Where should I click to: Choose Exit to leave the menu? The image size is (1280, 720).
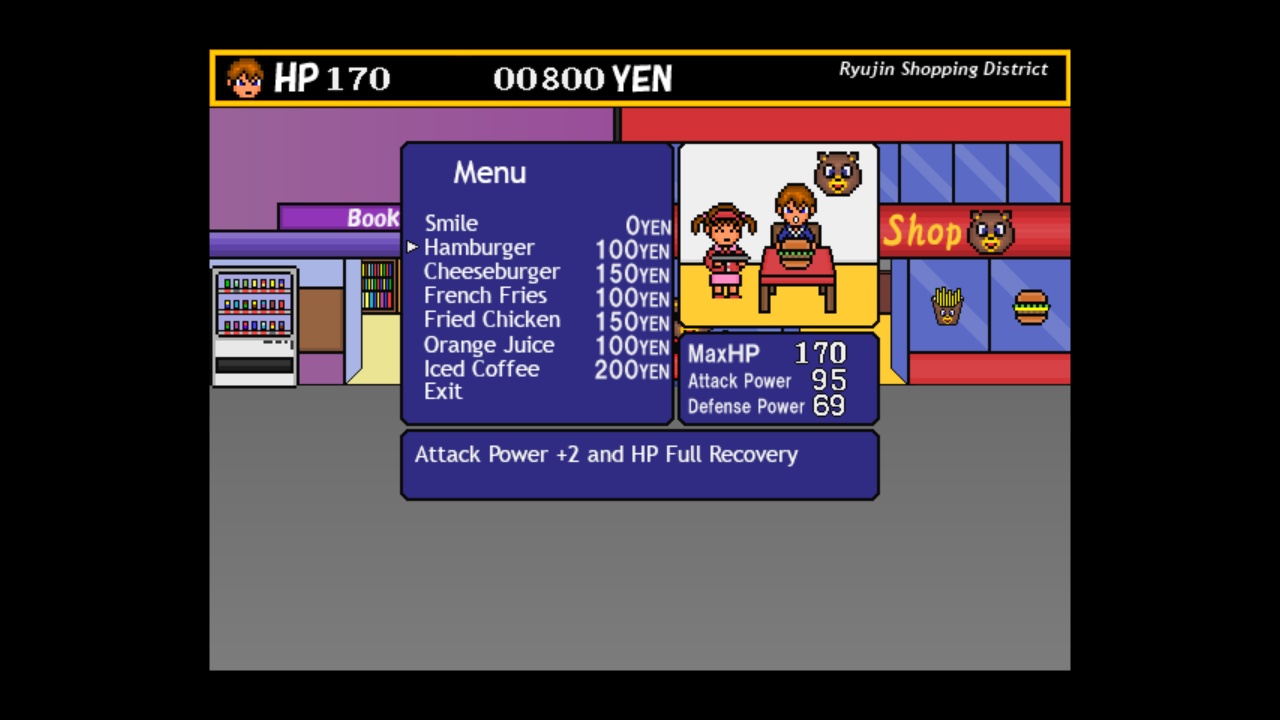click(x=443, y=391)
